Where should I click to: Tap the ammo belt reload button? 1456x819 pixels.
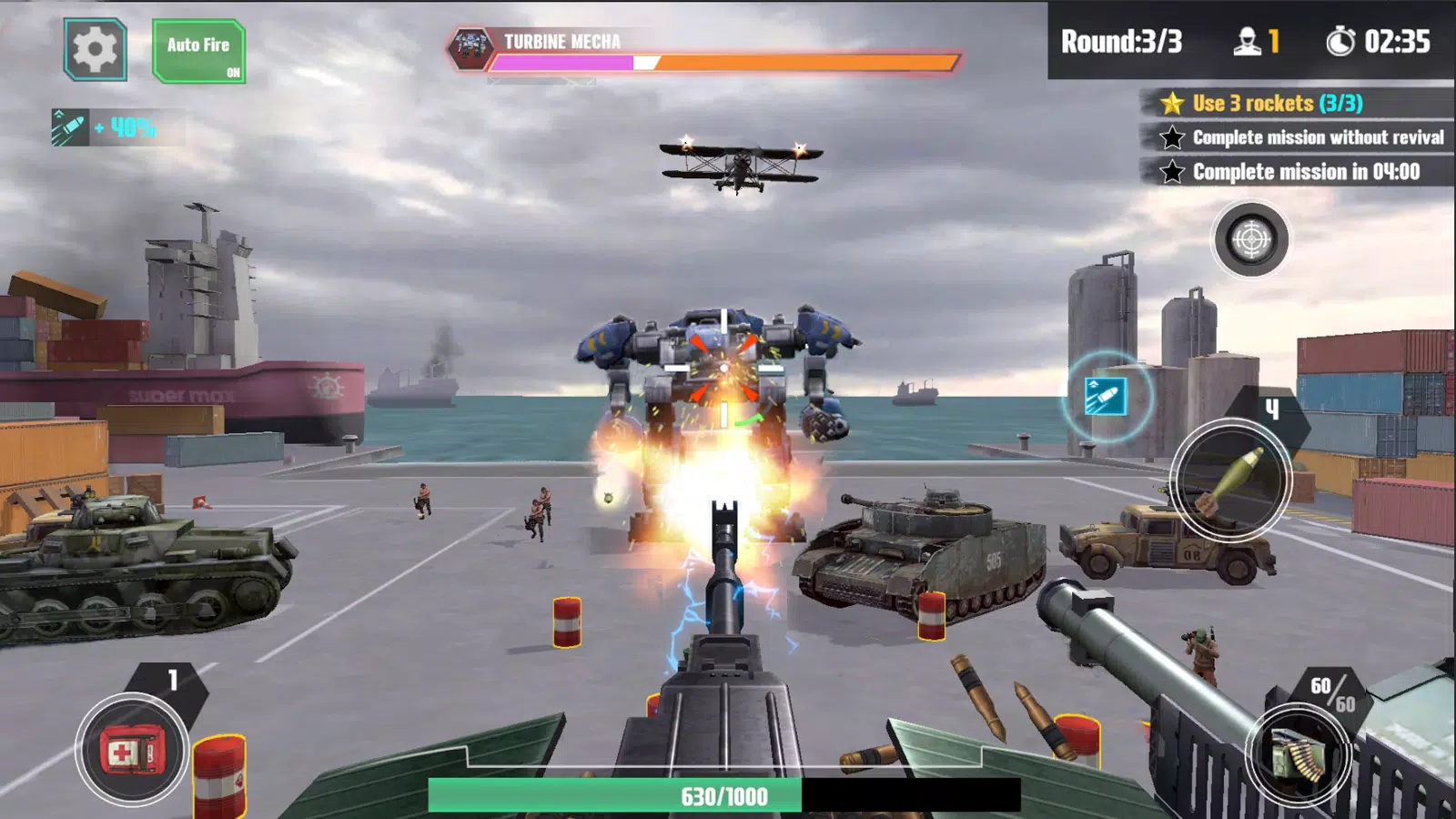(1298, 754)
